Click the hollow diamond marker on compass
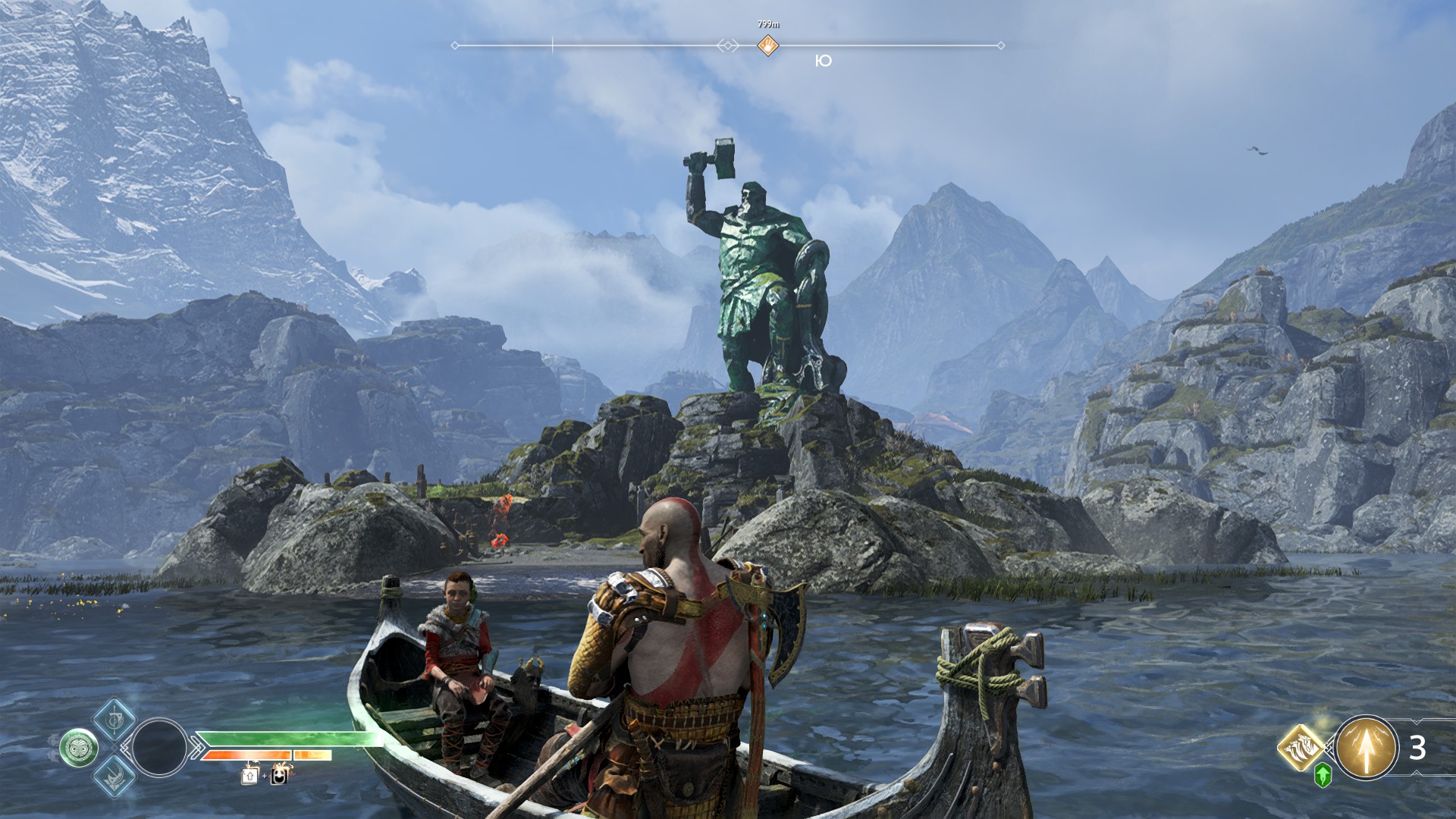Viewport: 1456px width, 819px height. [x=728, y=45]
